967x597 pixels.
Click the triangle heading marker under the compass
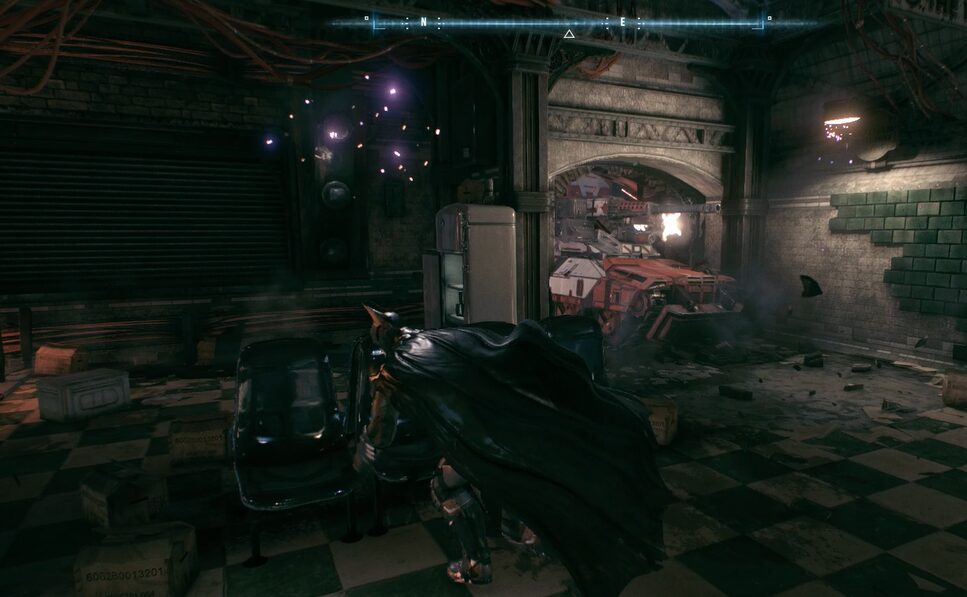pyautogui.click(x=569, y=34)
